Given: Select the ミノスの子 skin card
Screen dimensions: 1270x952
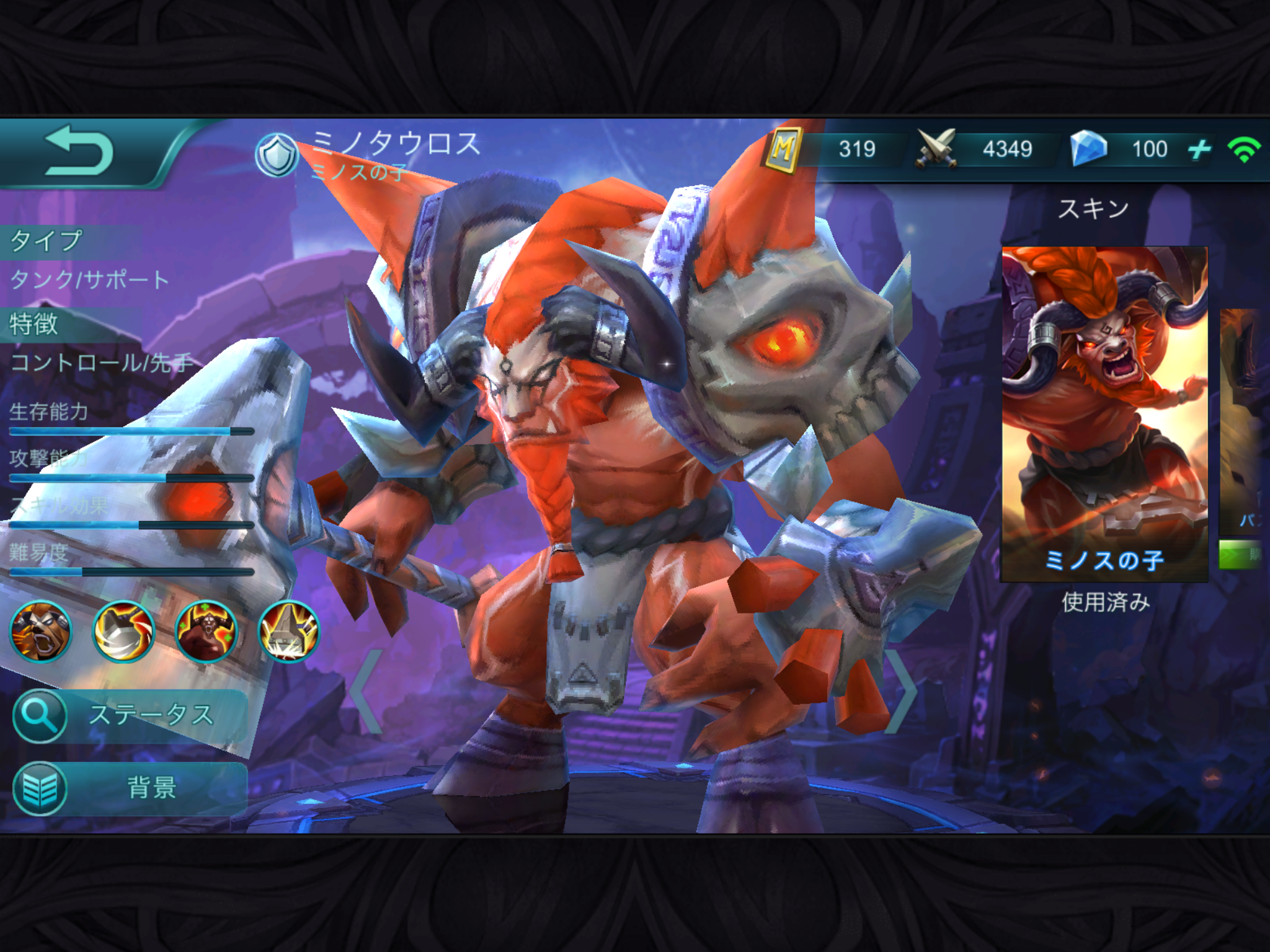Looking at the screenshot, I should [1104, 413].
